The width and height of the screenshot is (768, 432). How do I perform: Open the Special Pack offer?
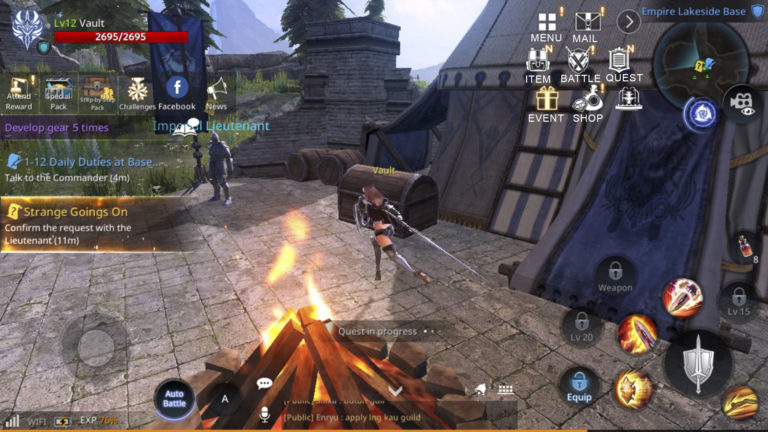[x=59, y=91]
